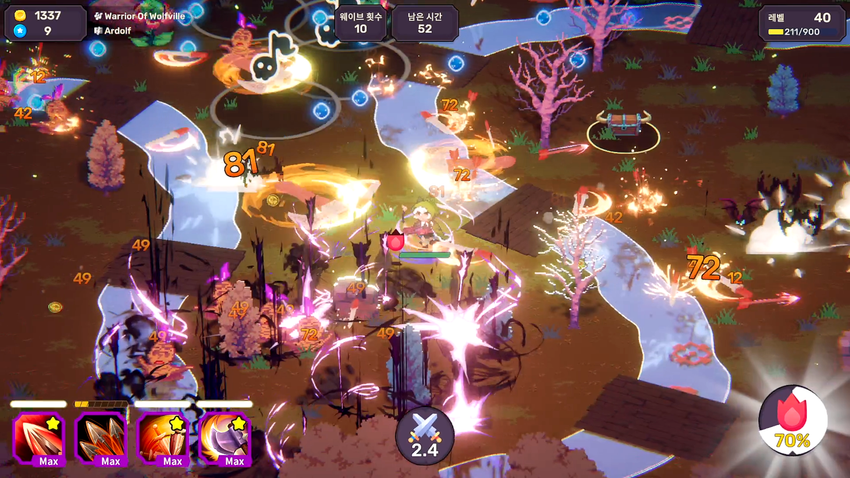850x478 pixels.
Task: Trigger the spinning axe skill icon
Action: click(x=225, y=437)
